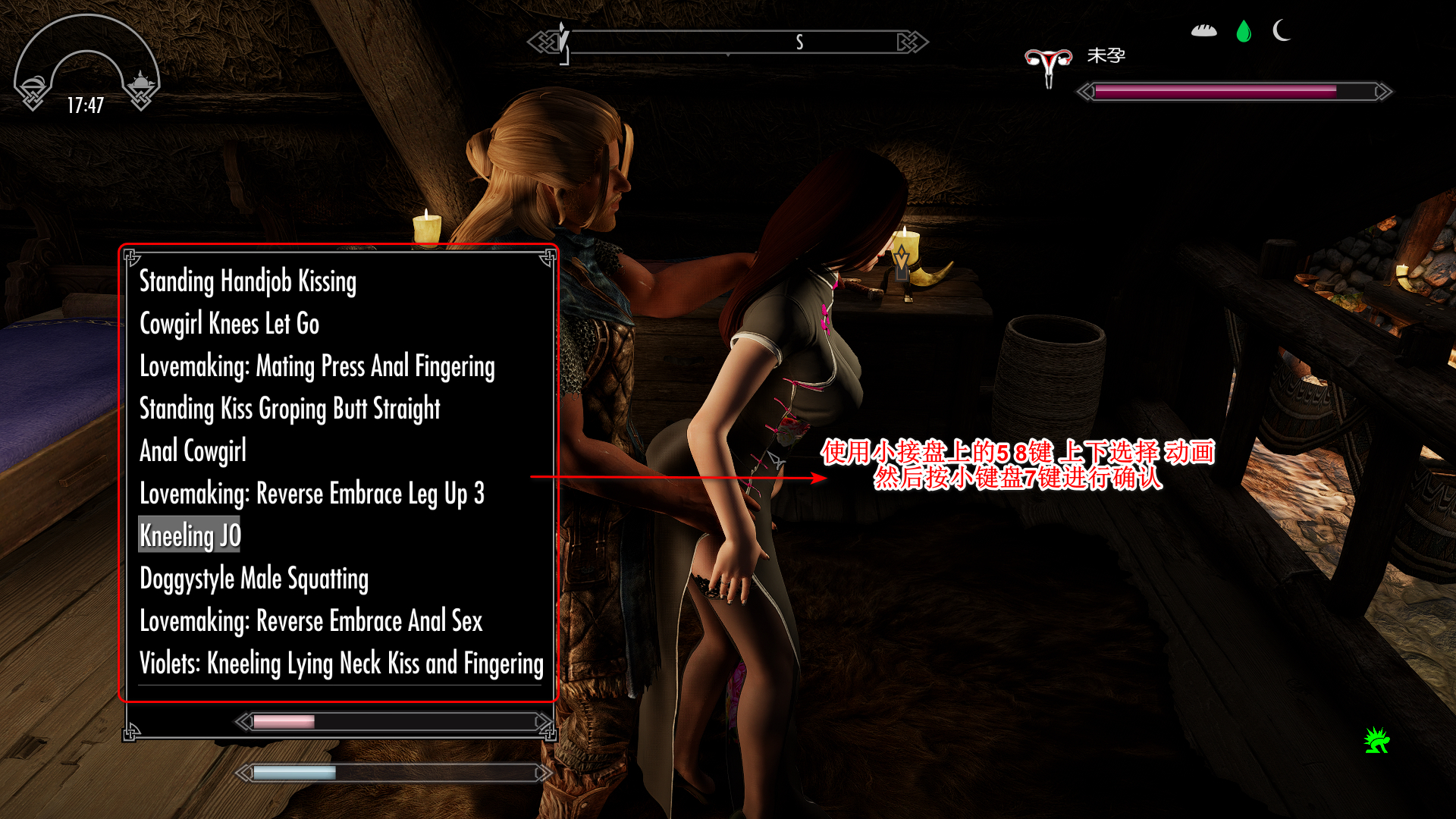
Task: Select Standing Kiss Groping Butt Straight
Action: click(290, 409)
